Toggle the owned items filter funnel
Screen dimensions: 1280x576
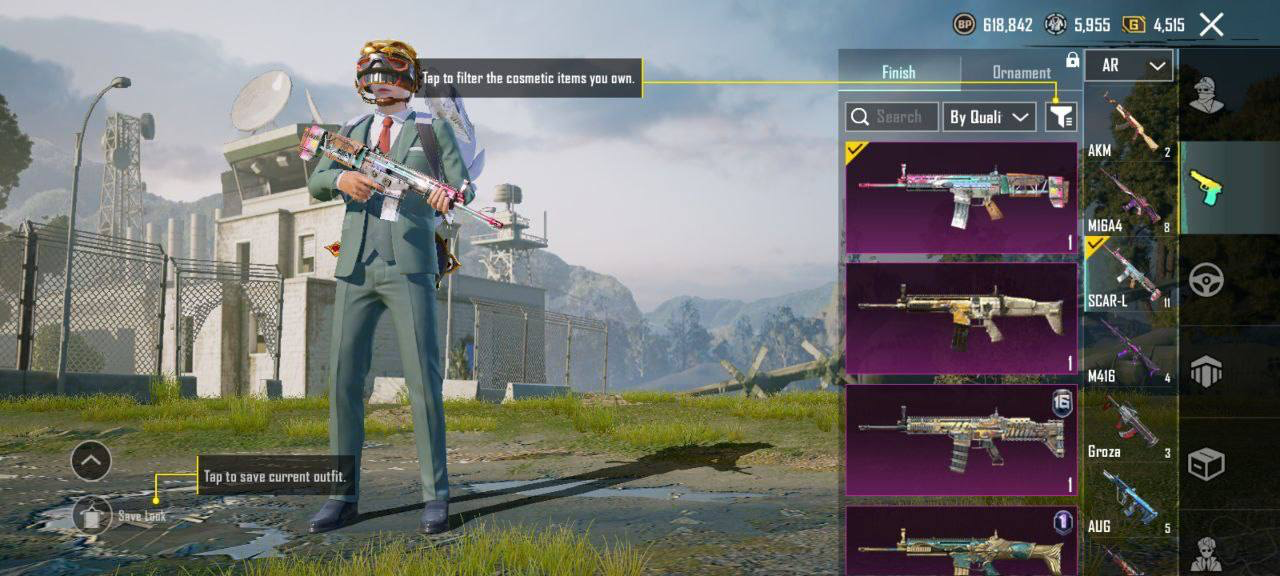pyautogui.click(x=1061, y=117)
